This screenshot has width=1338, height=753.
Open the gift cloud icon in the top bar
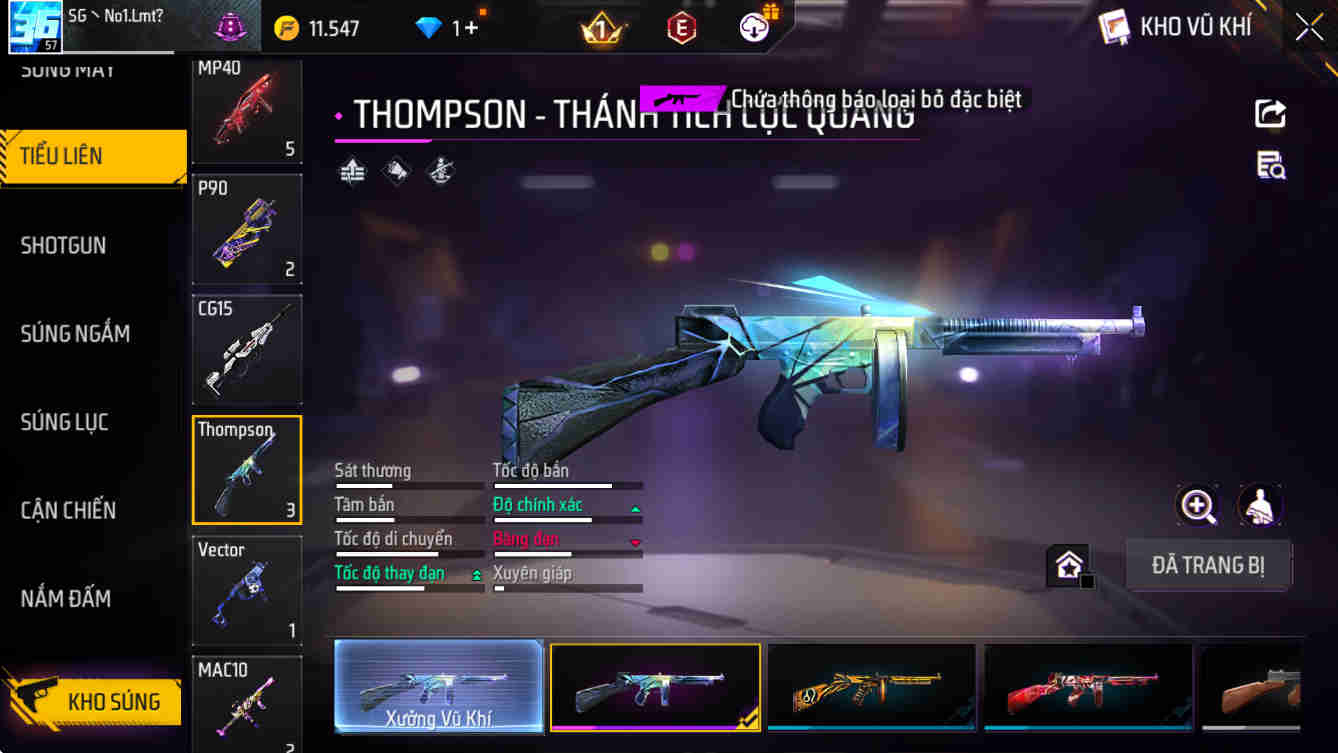(753, 27)
